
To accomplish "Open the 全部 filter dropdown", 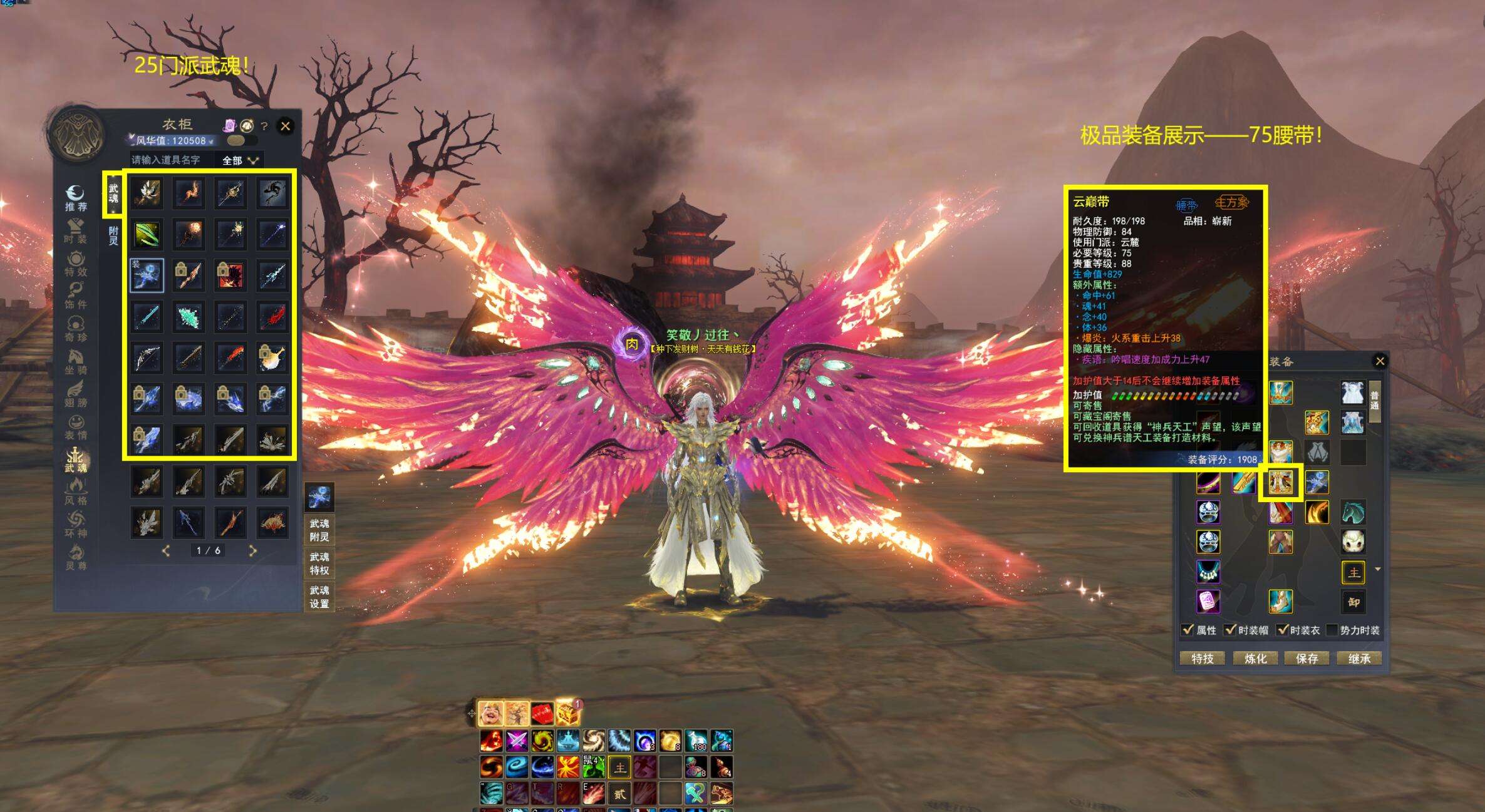I will point(240,160).
